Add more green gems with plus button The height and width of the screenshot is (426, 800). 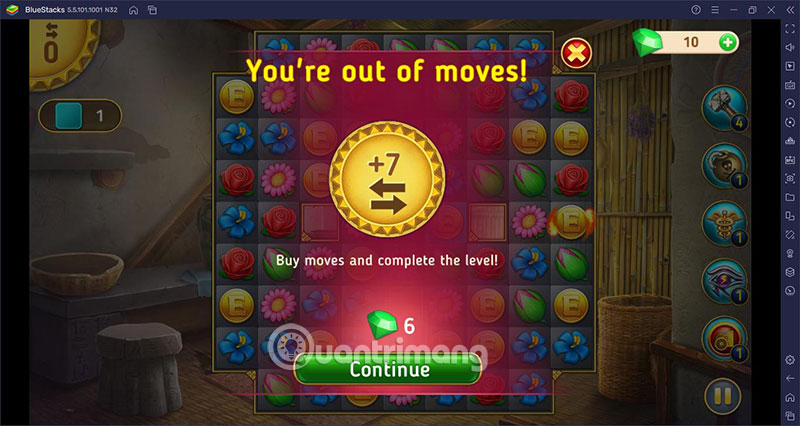[x=727, y=42]
